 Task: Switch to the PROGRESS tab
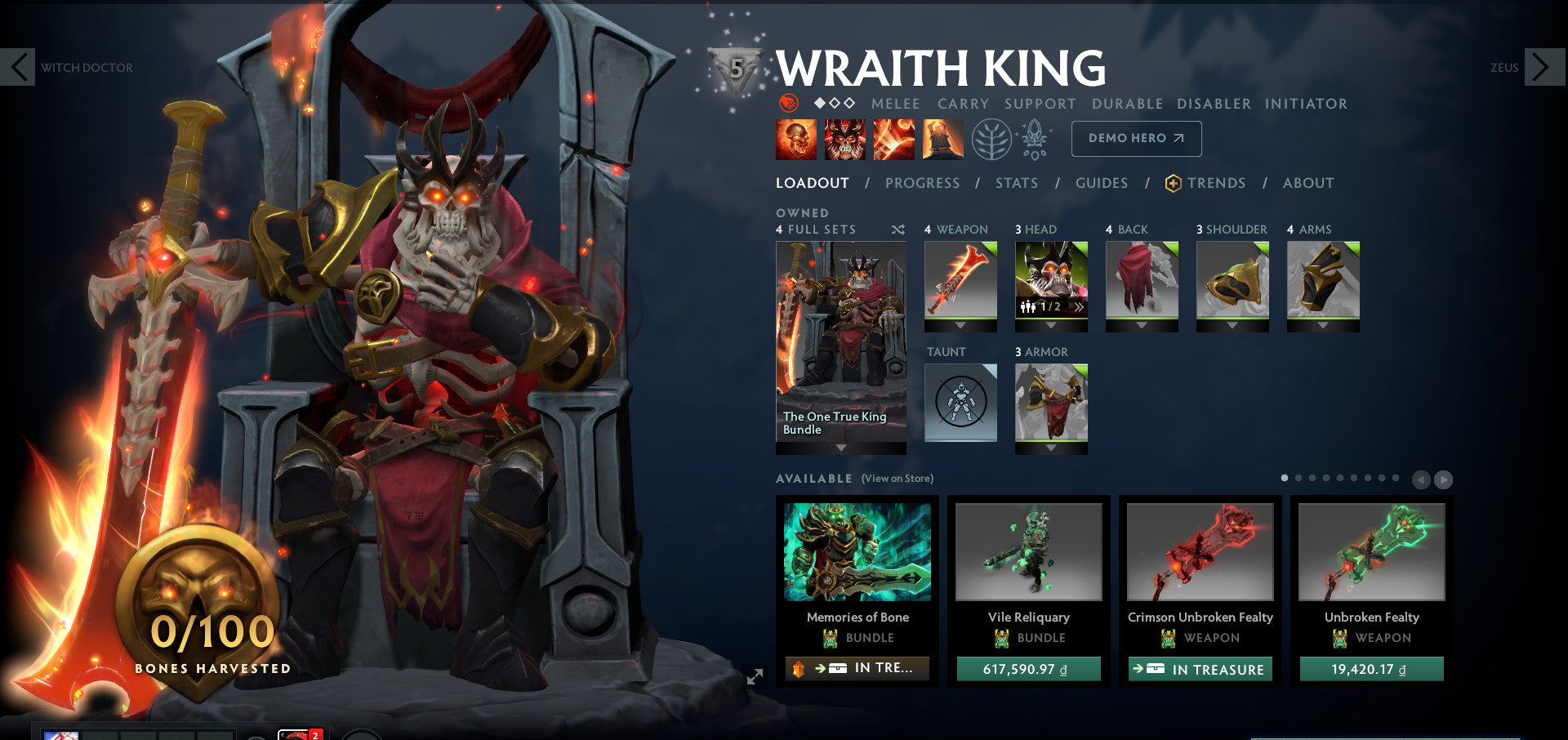tap(921, 183)
